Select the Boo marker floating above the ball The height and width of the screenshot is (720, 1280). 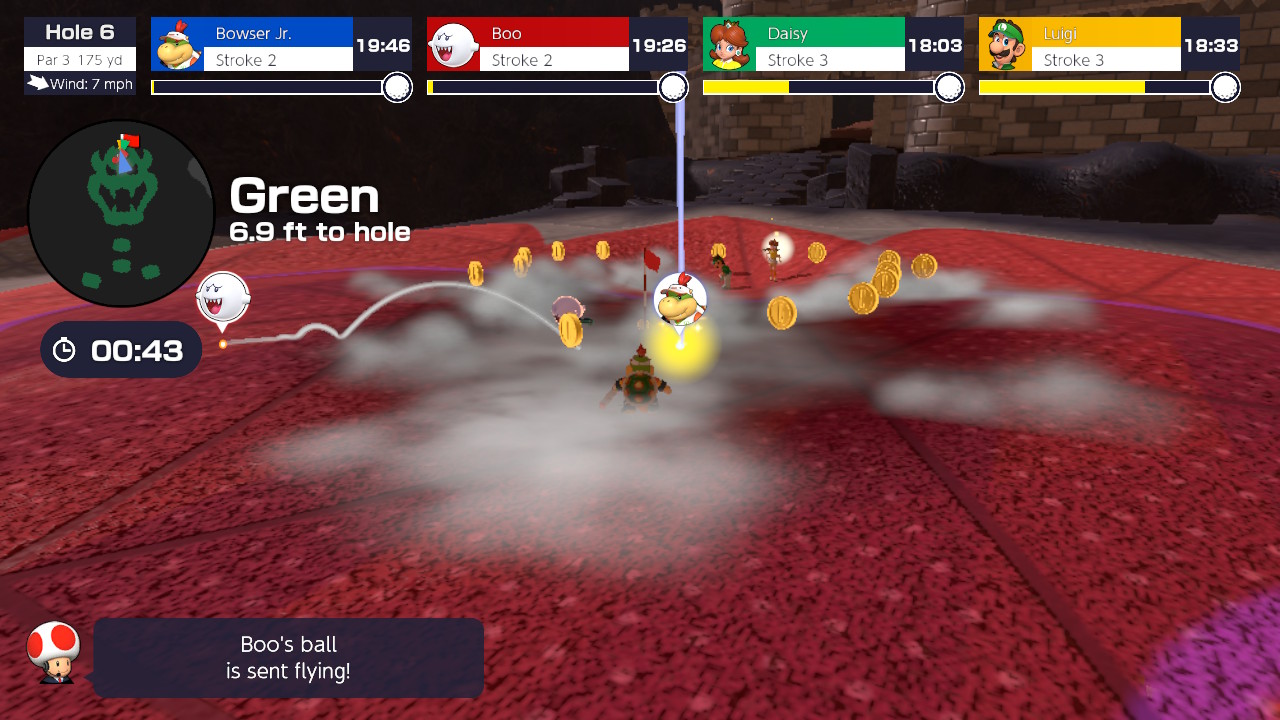point(222,298)
